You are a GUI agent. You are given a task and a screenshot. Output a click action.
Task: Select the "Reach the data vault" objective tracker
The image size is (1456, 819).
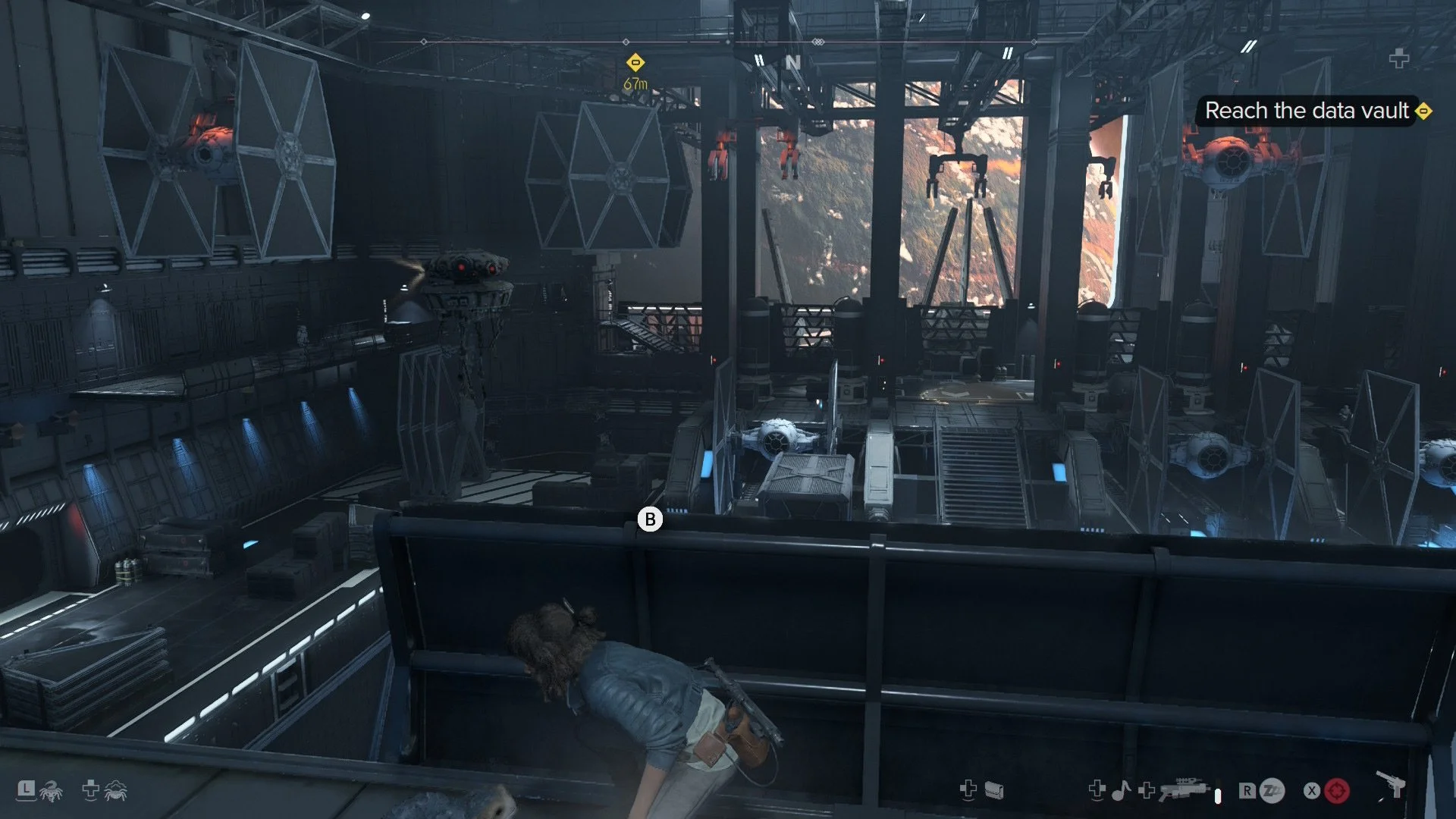1307,111
